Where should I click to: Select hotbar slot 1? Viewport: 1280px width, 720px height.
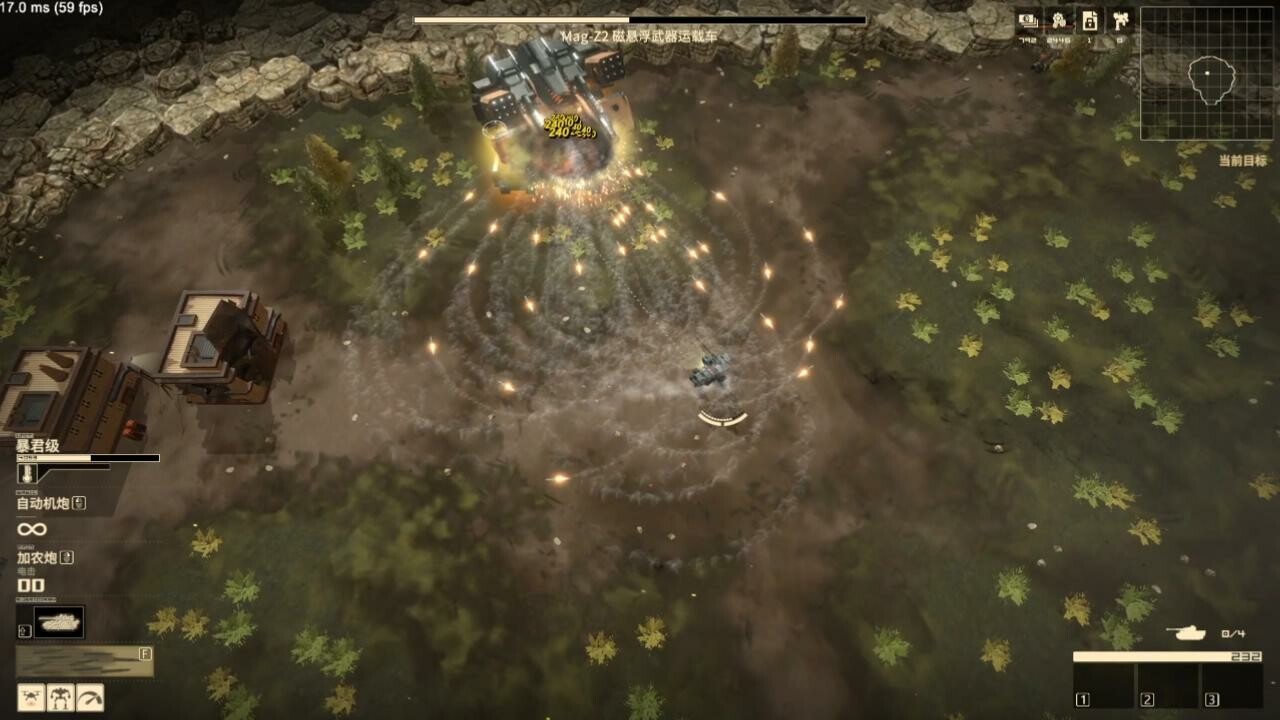pos(1103,684)
